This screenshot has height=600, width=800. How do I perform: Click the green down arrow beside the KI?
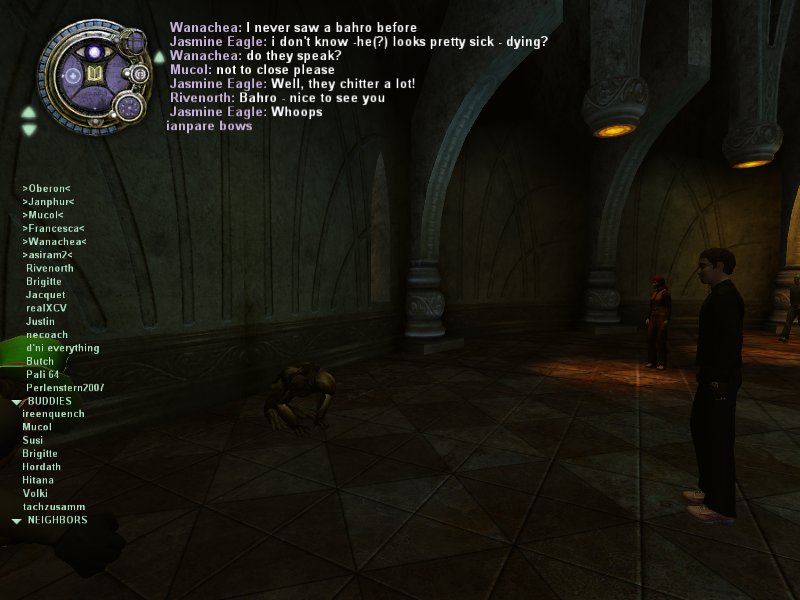coord(29,130)
